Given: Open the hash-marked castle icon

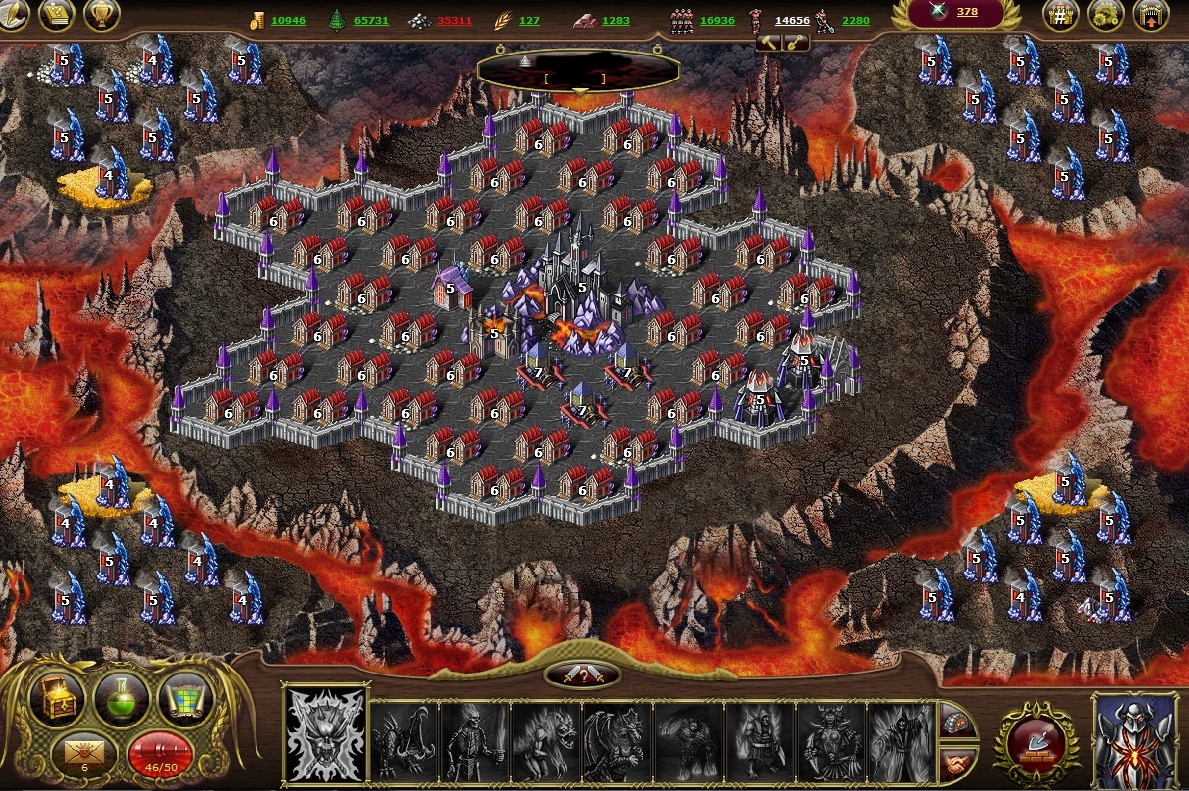Looking at the screenshot, I should tap(1060, 14).
